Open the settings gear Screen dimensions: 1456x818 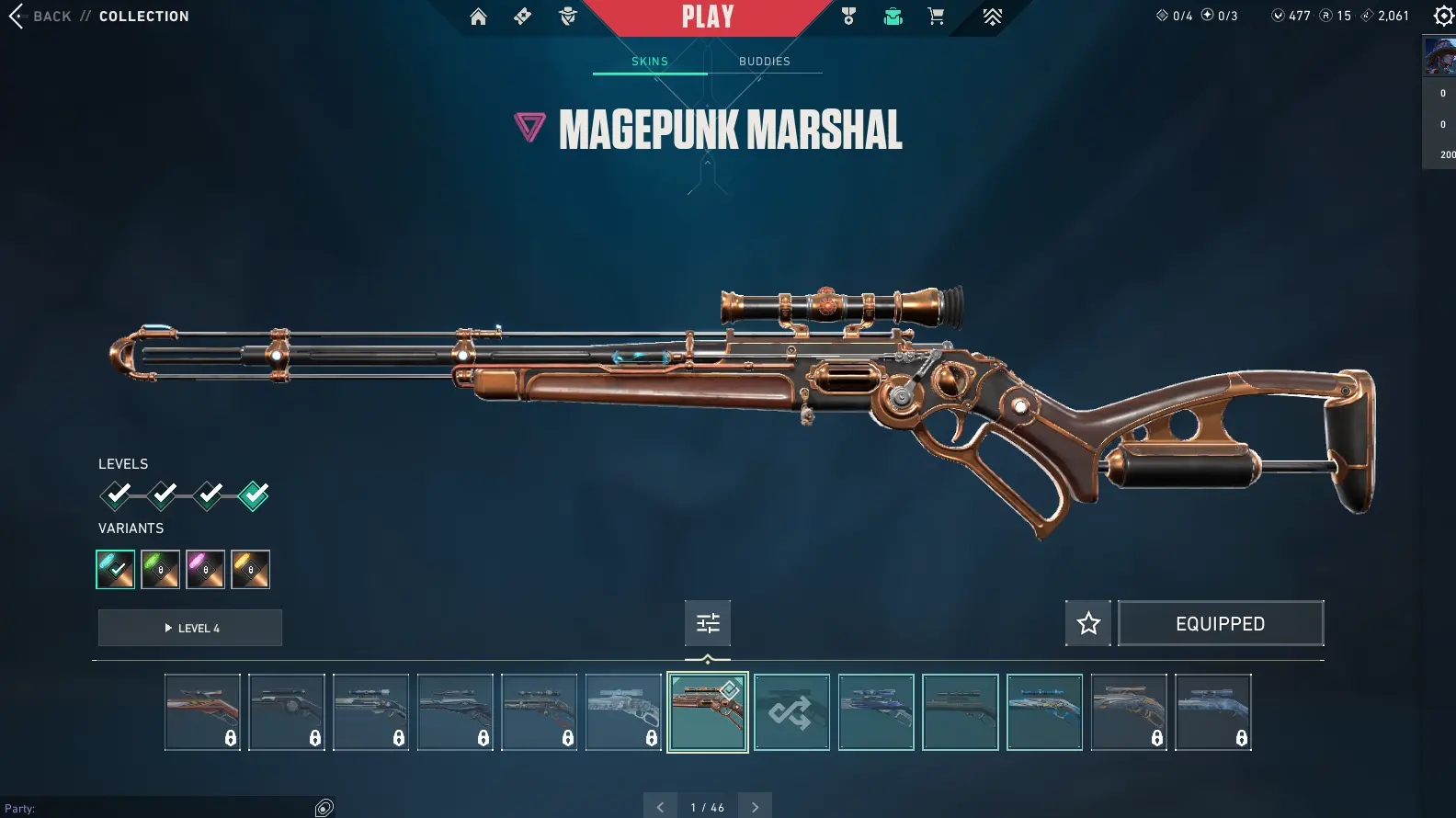1443,17
